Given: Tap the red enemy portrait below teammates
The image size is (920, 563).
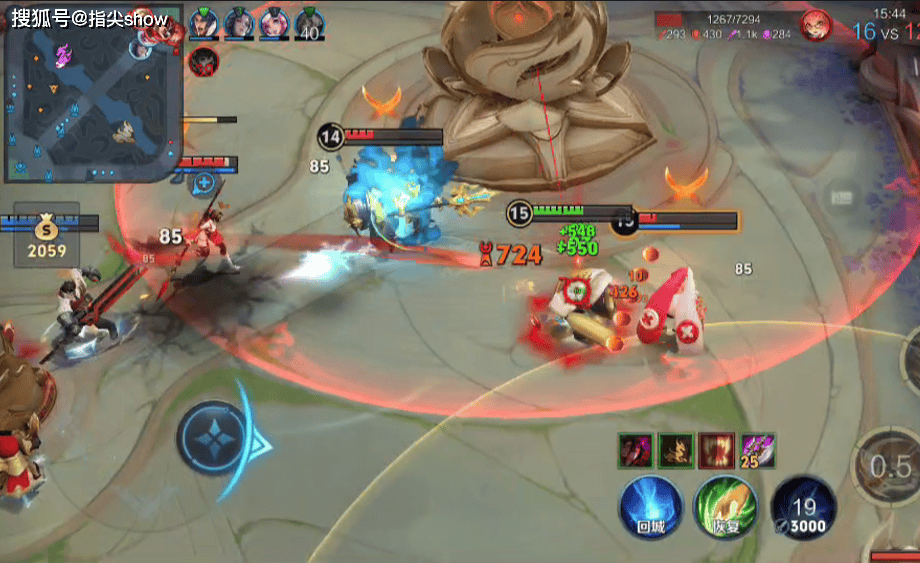Looking at the screenshot, I should [x=203, y=61].
